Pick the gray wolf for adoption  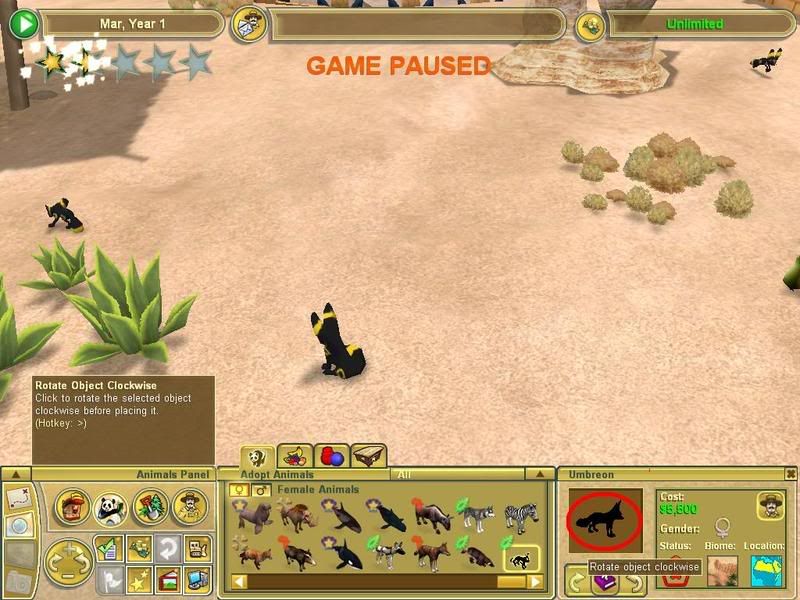(477, 517)
